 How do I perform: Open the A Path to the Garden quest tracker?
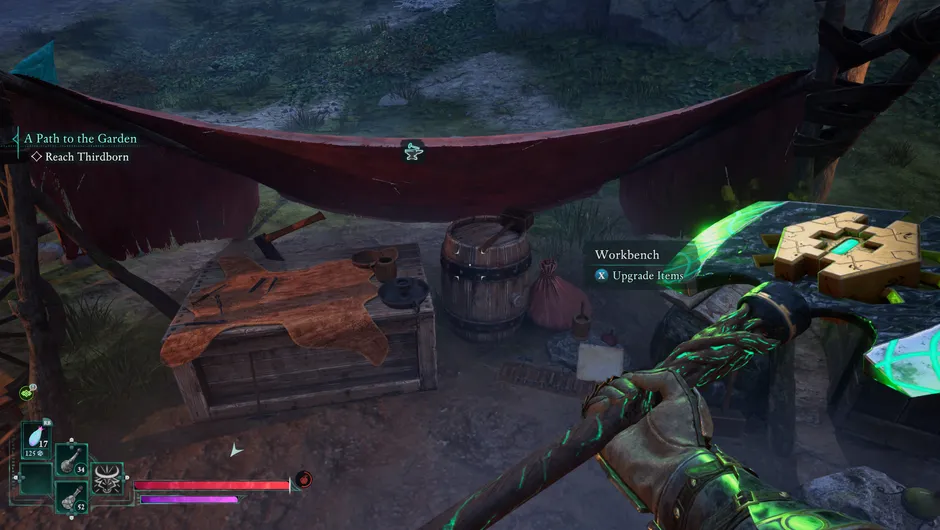click(80, 138)
